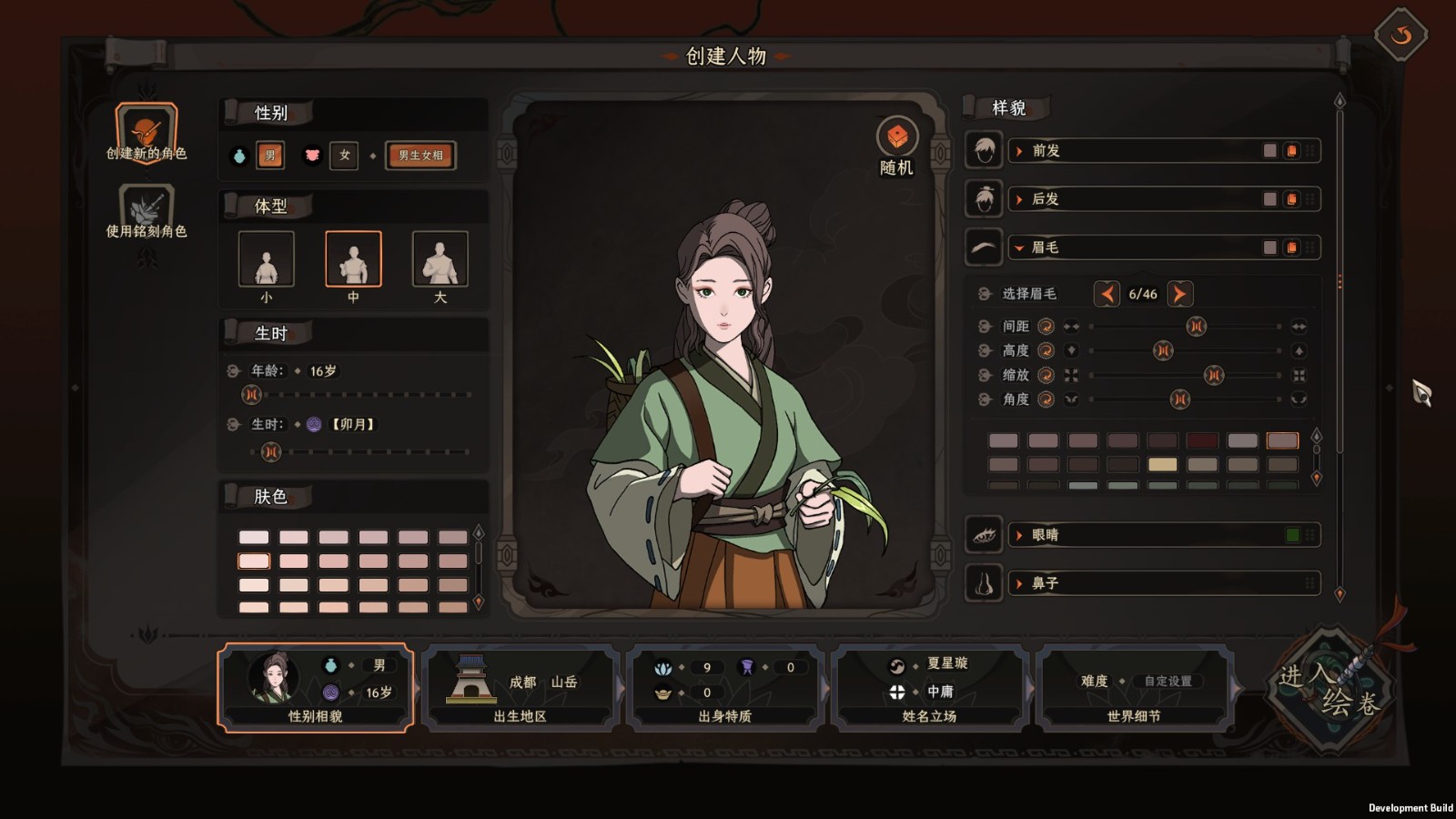Open the 姓名立场 name and stance step

pos(929,688)
